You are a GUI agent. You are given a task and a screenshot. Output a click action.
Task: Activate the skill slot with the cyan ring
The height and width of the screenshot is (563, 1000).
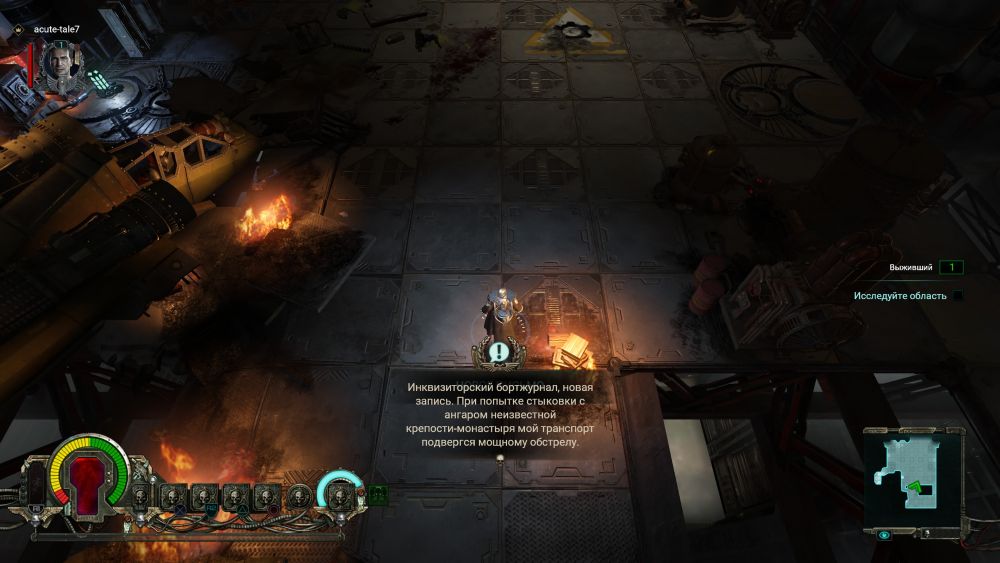coord(339,492)
